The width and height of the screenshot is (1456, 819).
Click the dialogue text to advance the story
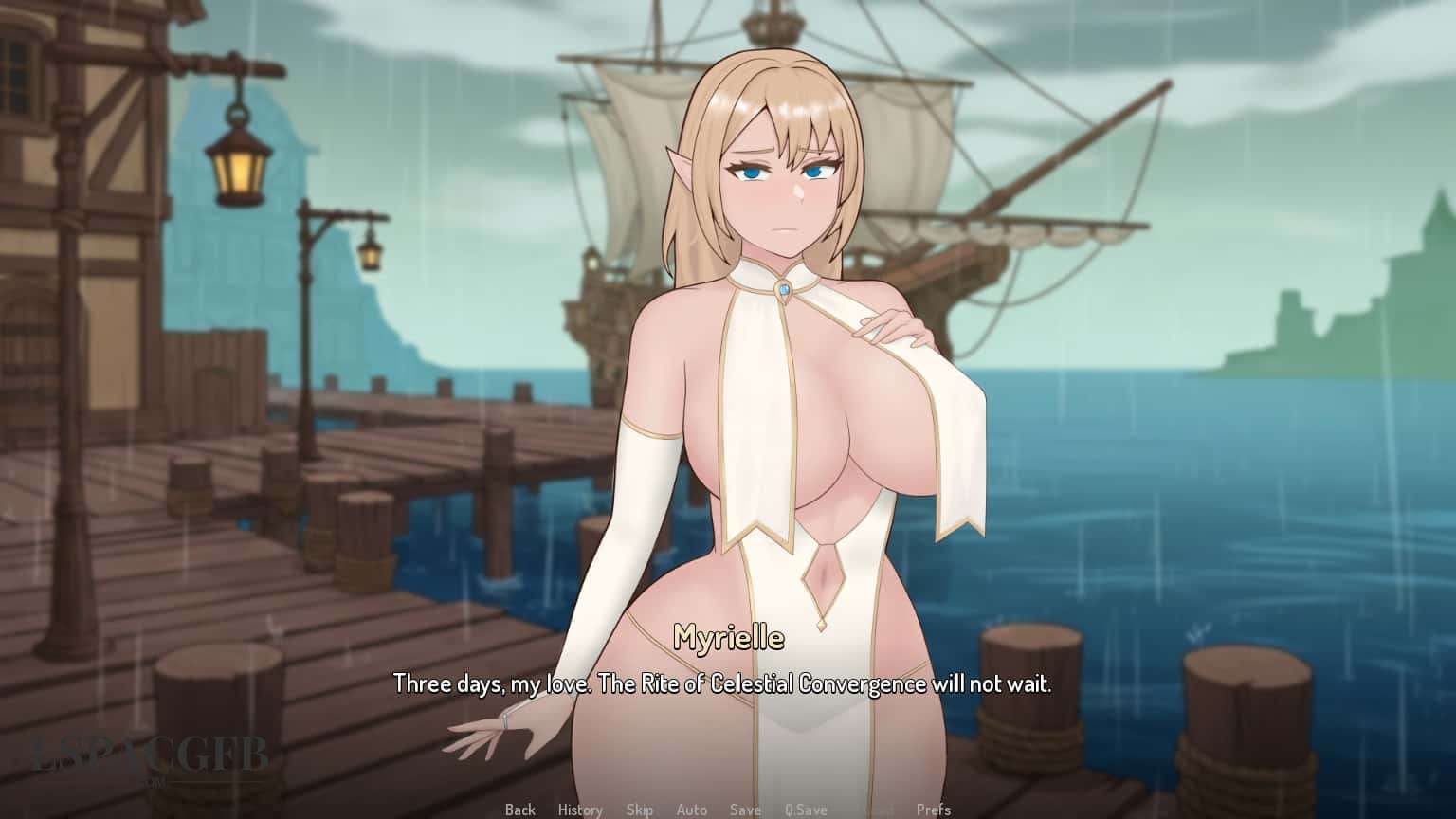(727, 681)
